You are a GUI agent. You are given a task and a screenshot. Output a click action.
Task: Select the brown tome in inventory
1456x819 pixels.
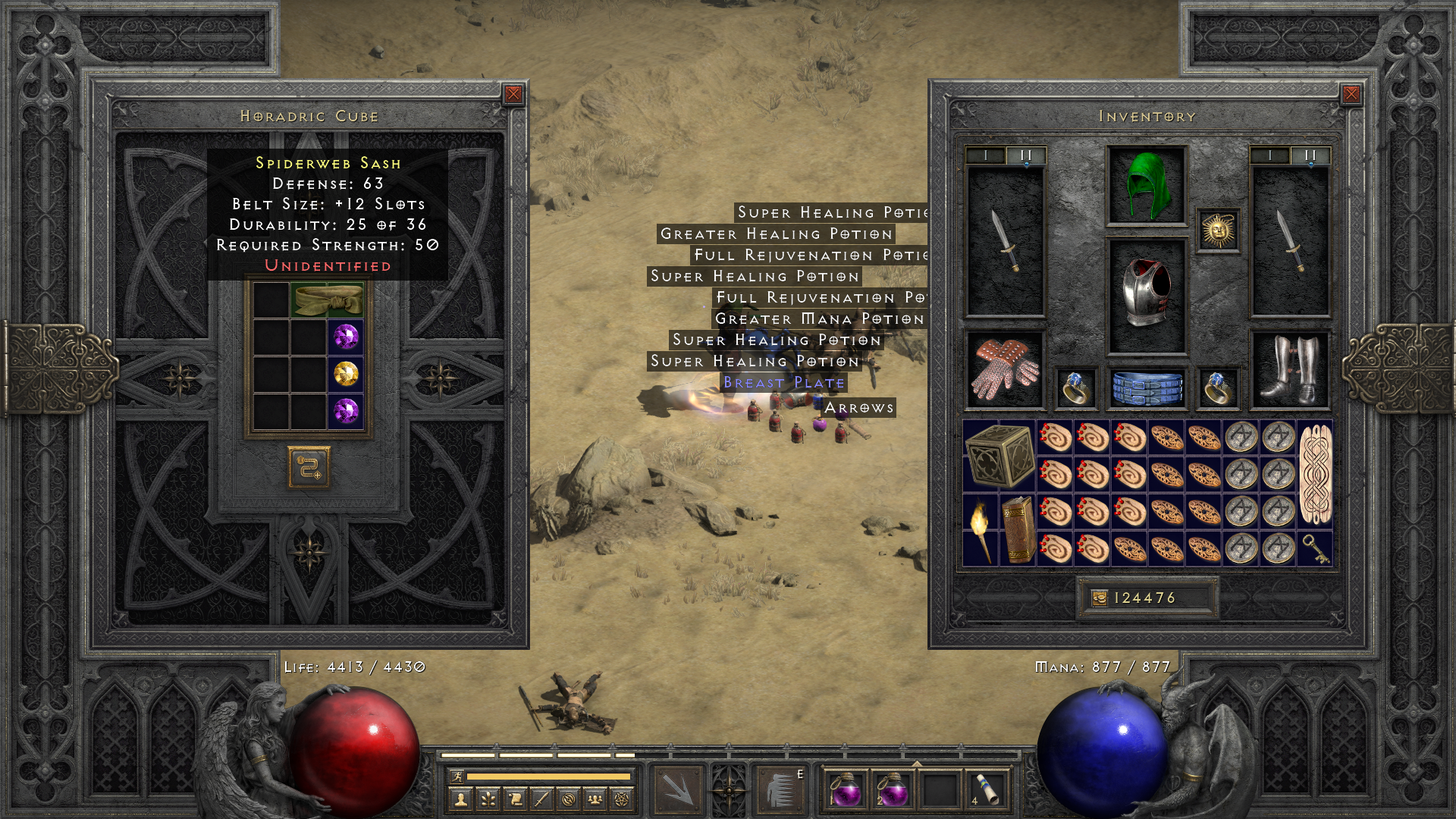(x=1018, y=529)
